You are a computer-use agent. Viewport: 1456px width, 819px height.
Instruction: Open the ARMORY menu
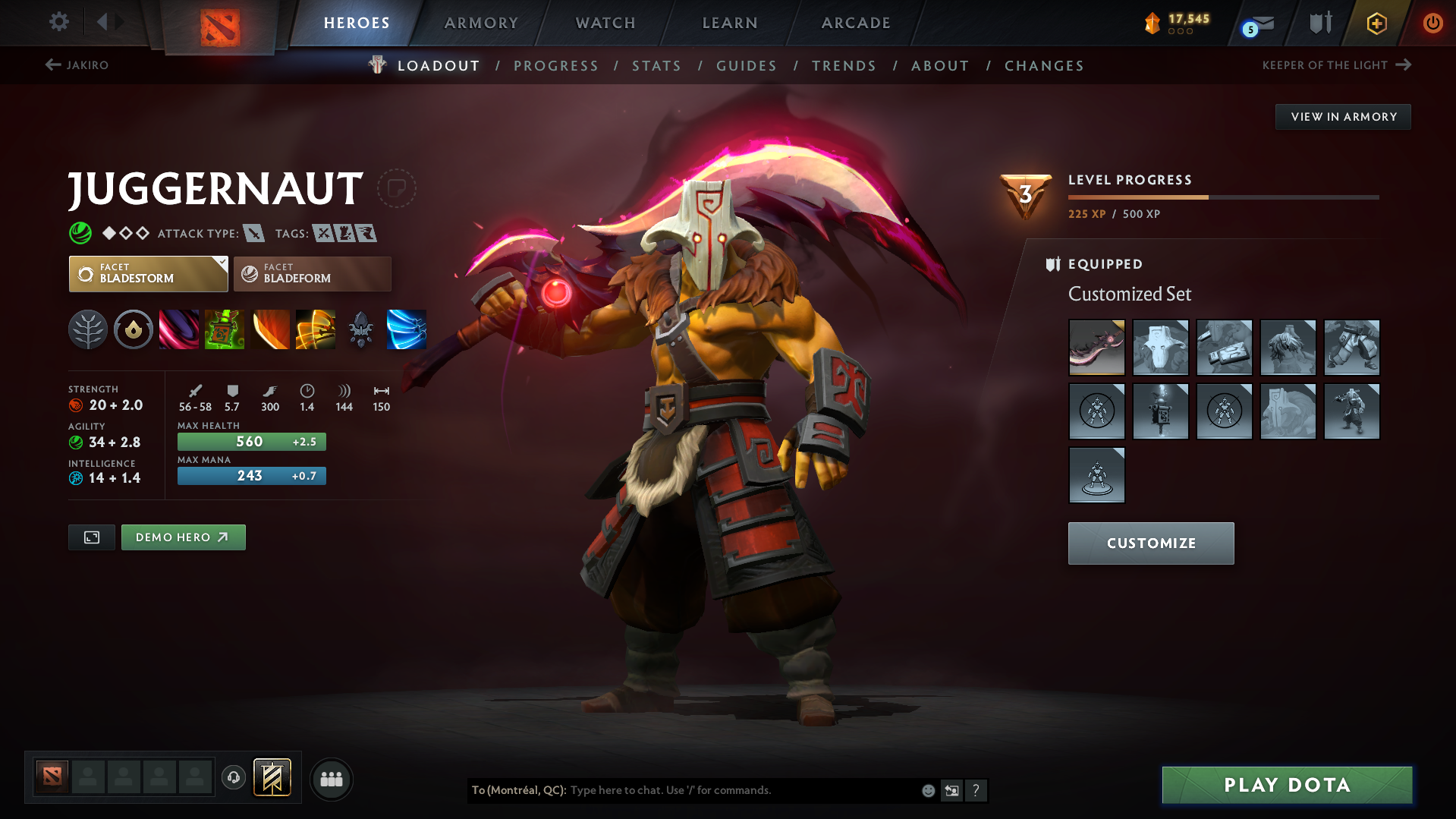click(x=481, y=23)
